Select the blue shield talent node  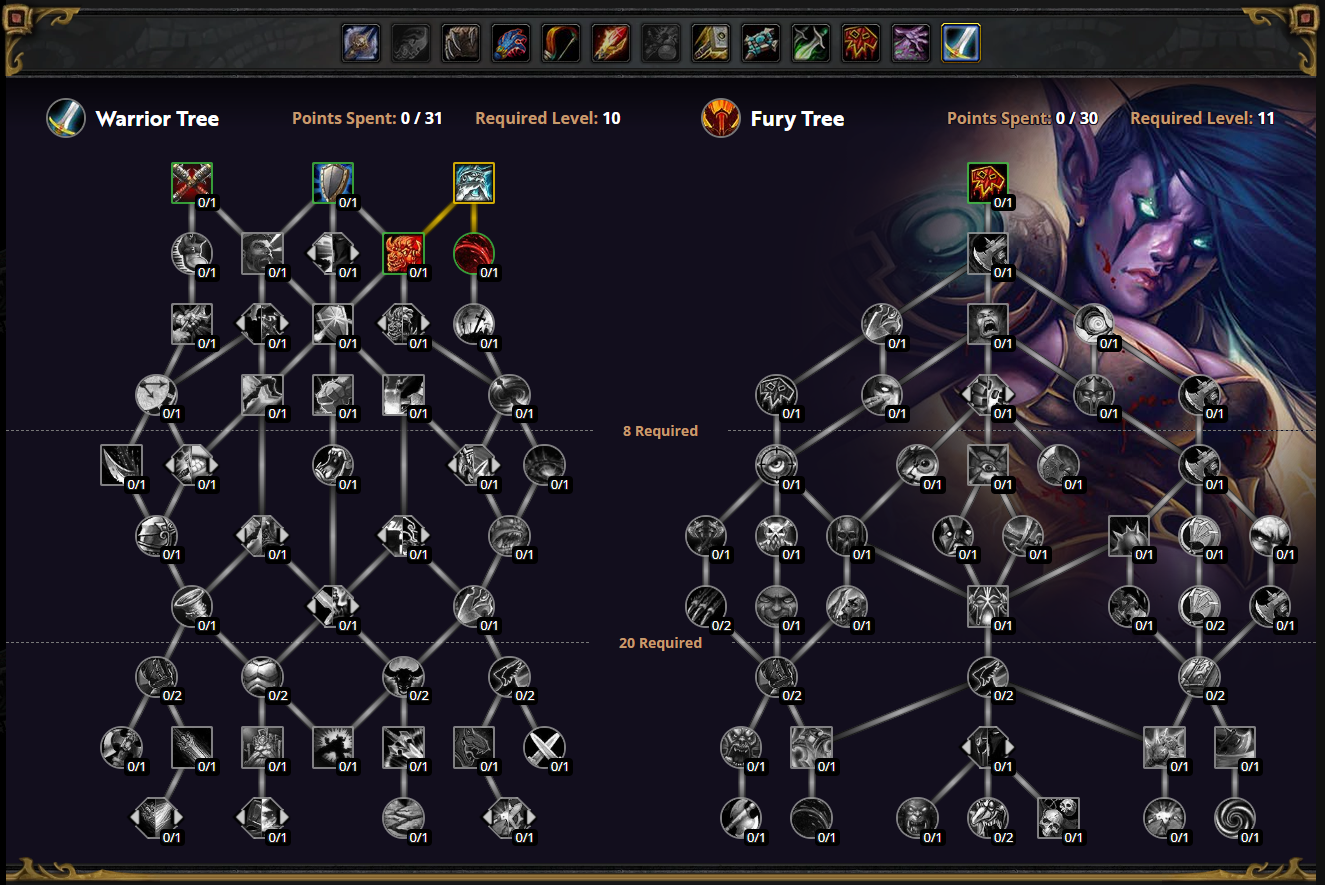(x=333, y=183)
